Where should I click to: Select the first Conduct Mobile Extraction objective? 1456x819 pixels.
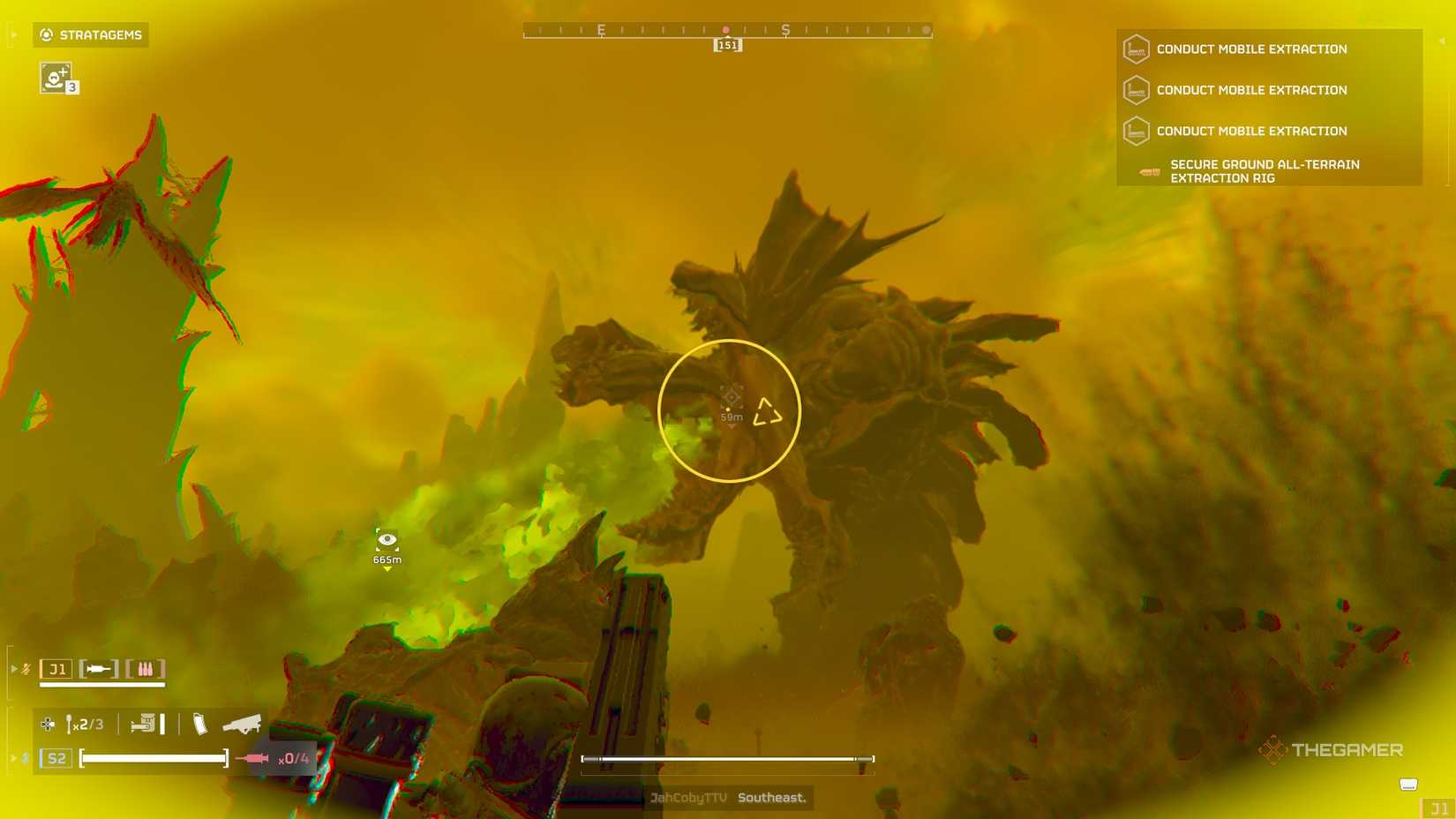coord(1251,49)
